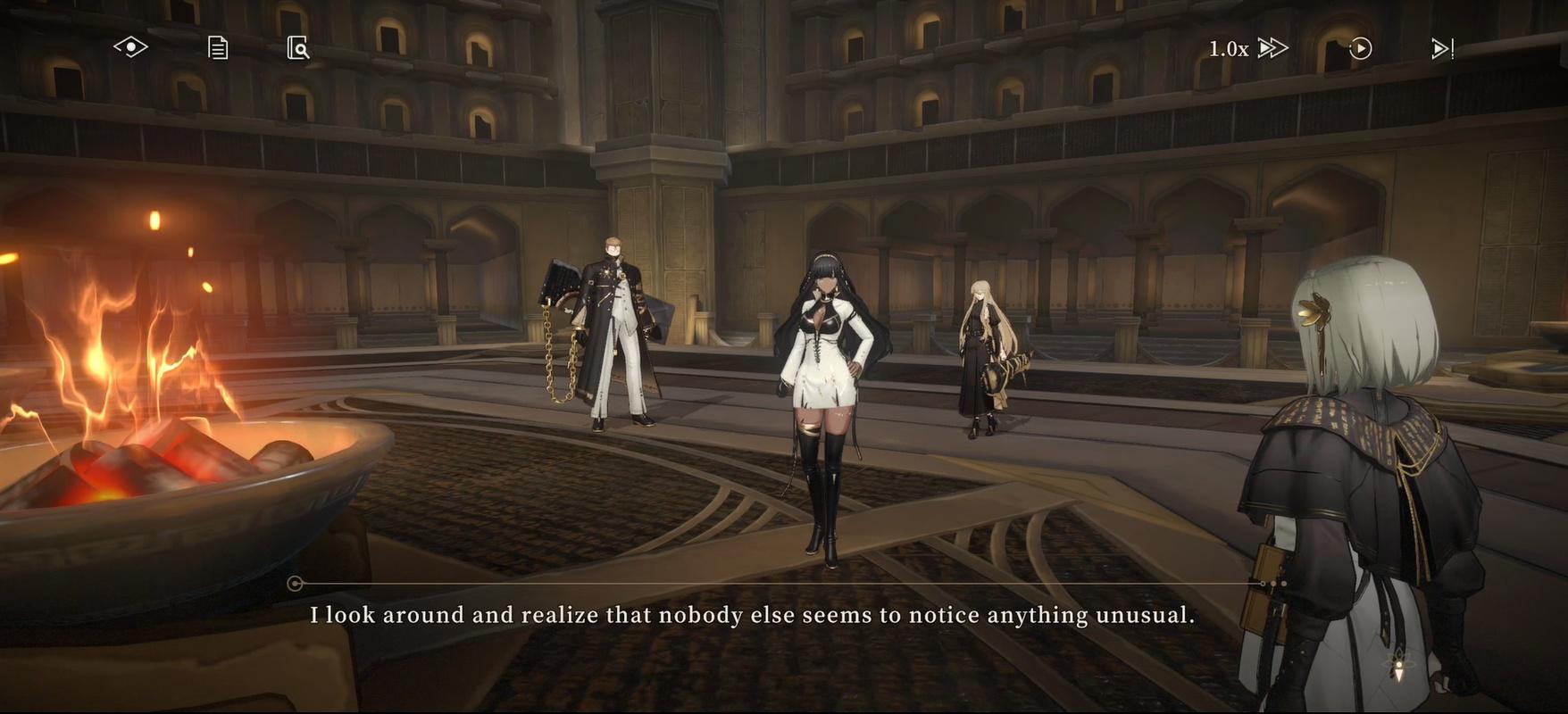
Task: Open the story review archive icon
Action: [x=299, y=47]
